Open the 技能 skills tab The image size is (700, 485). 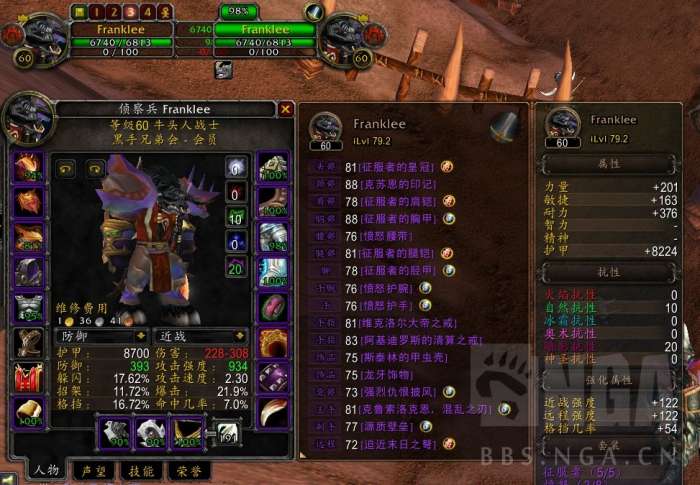coord(141,470)
